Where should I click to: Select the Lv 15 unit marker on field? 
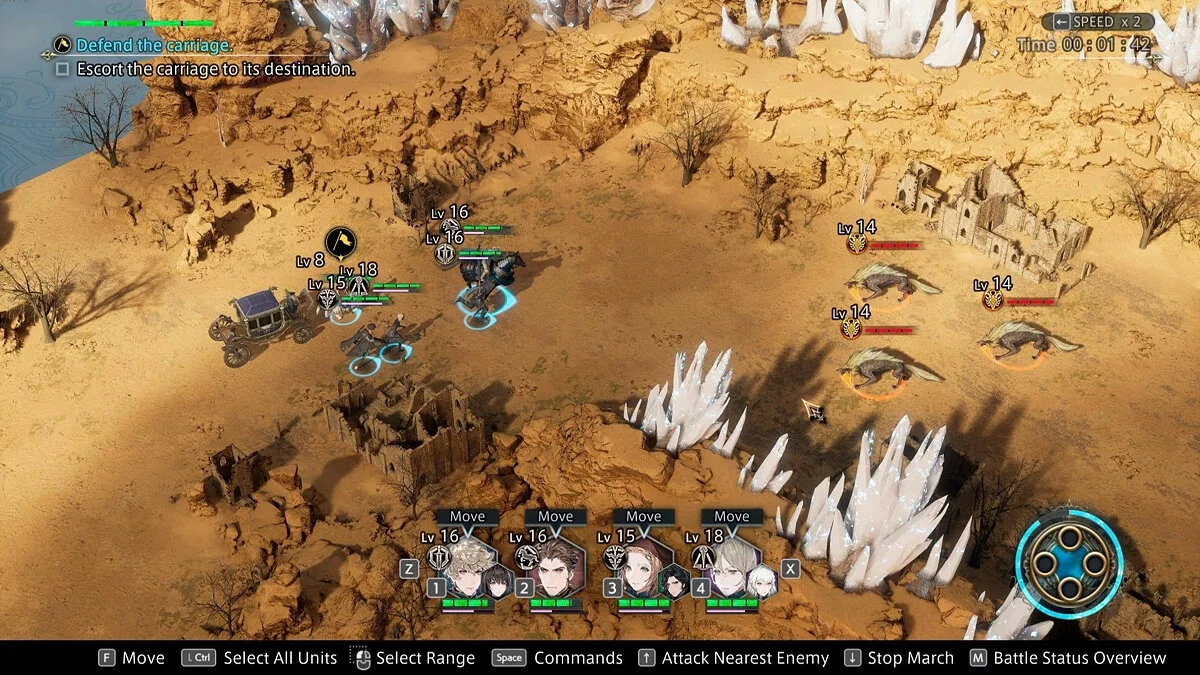click(x=327, y=299)
